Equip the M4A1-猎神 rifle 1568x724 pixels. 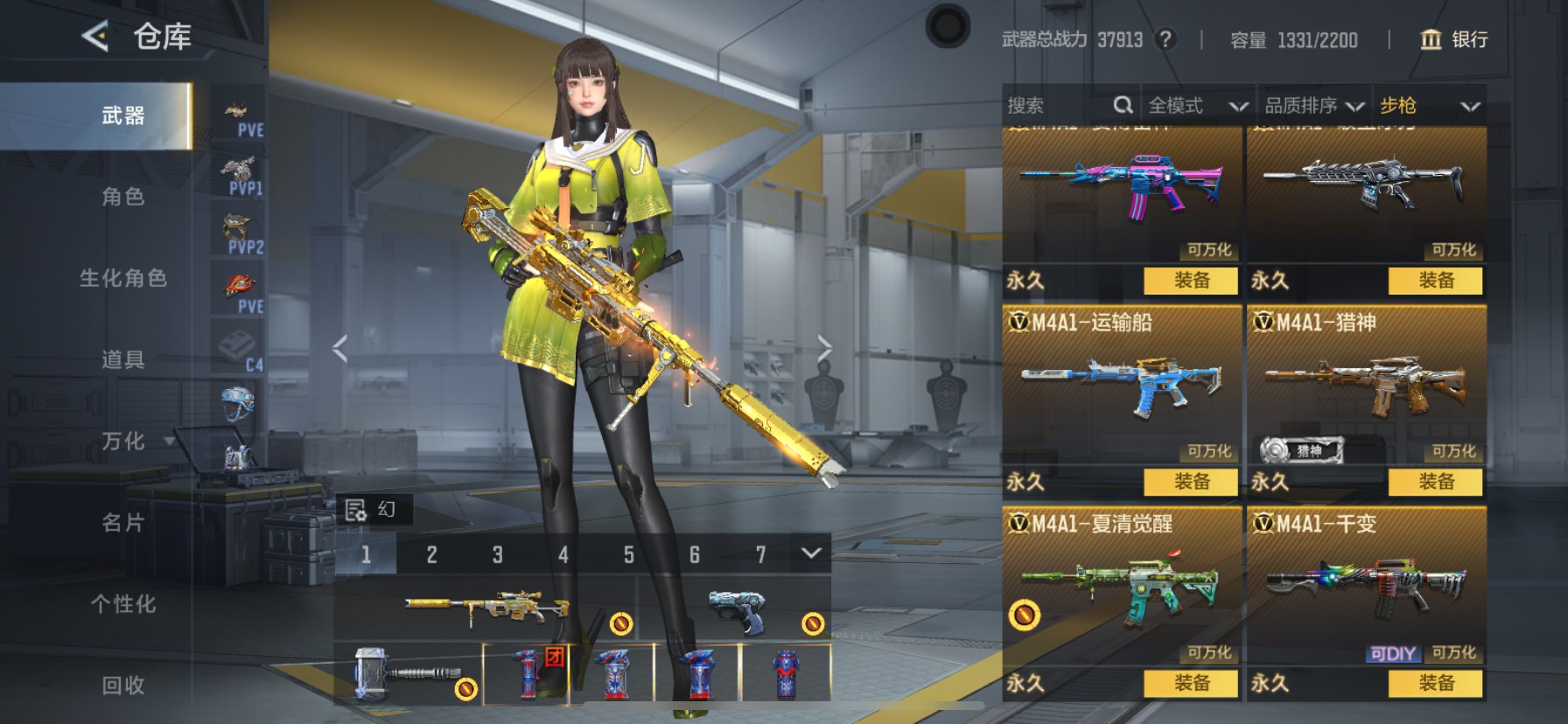tap(1435, 482)
